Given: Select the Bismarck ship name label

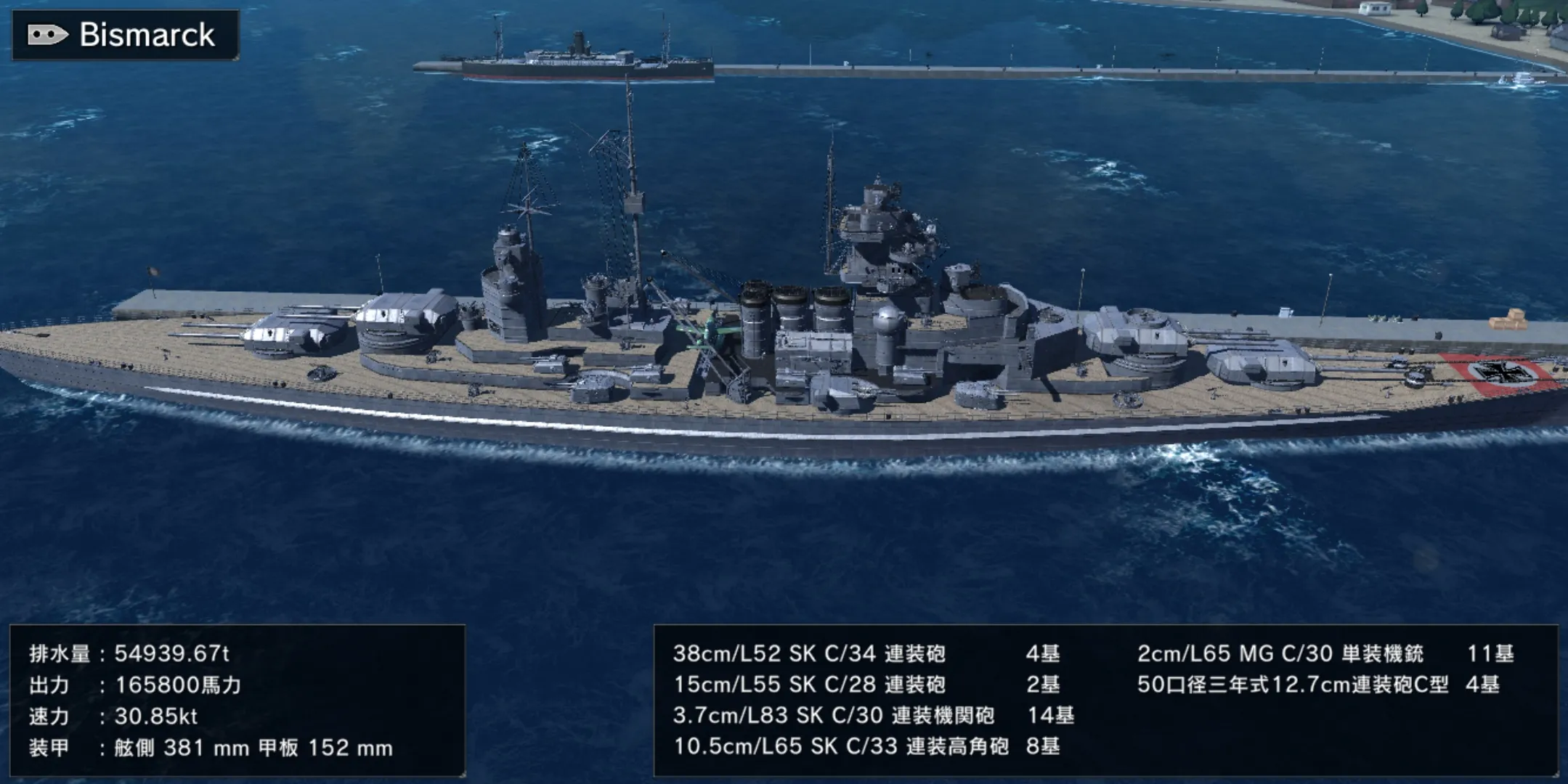Looking at the screenshot, I should click(146, 35).
